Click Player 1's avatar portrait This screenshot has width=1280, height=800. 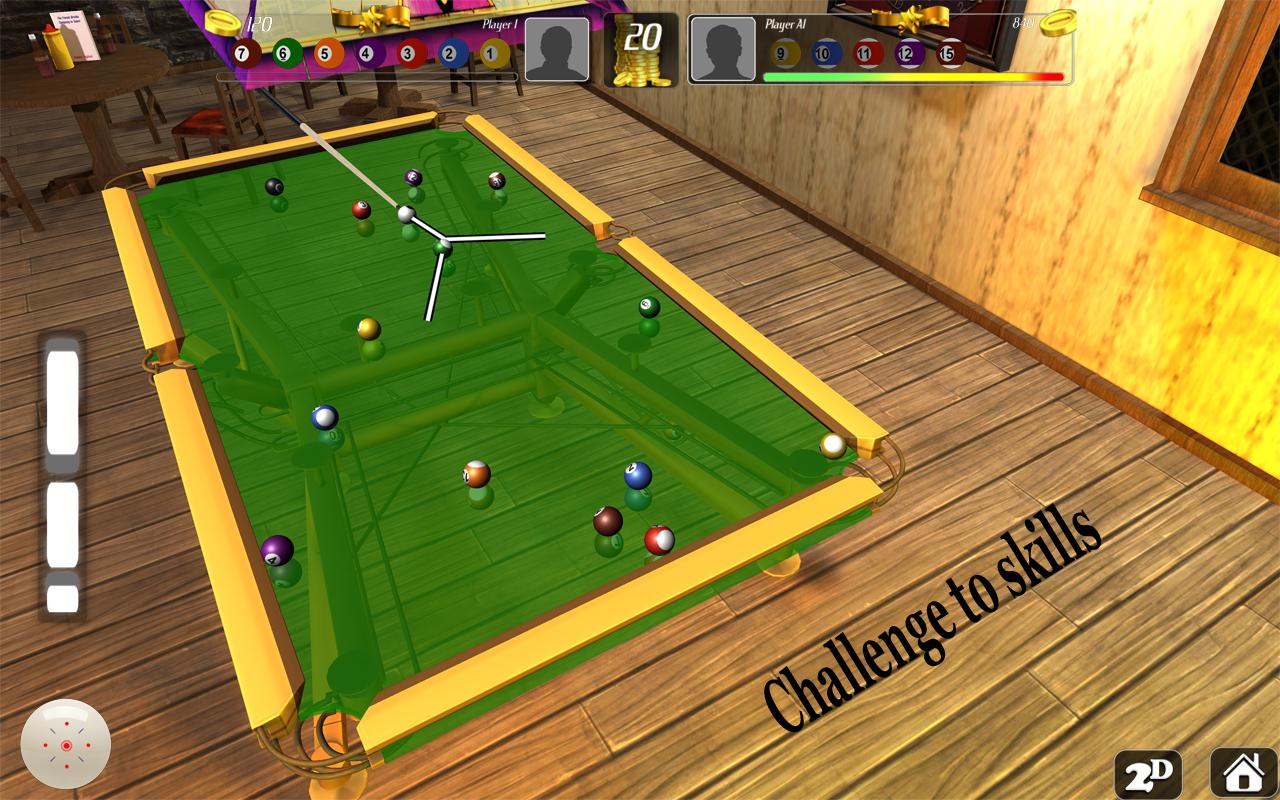click(556, 50)
